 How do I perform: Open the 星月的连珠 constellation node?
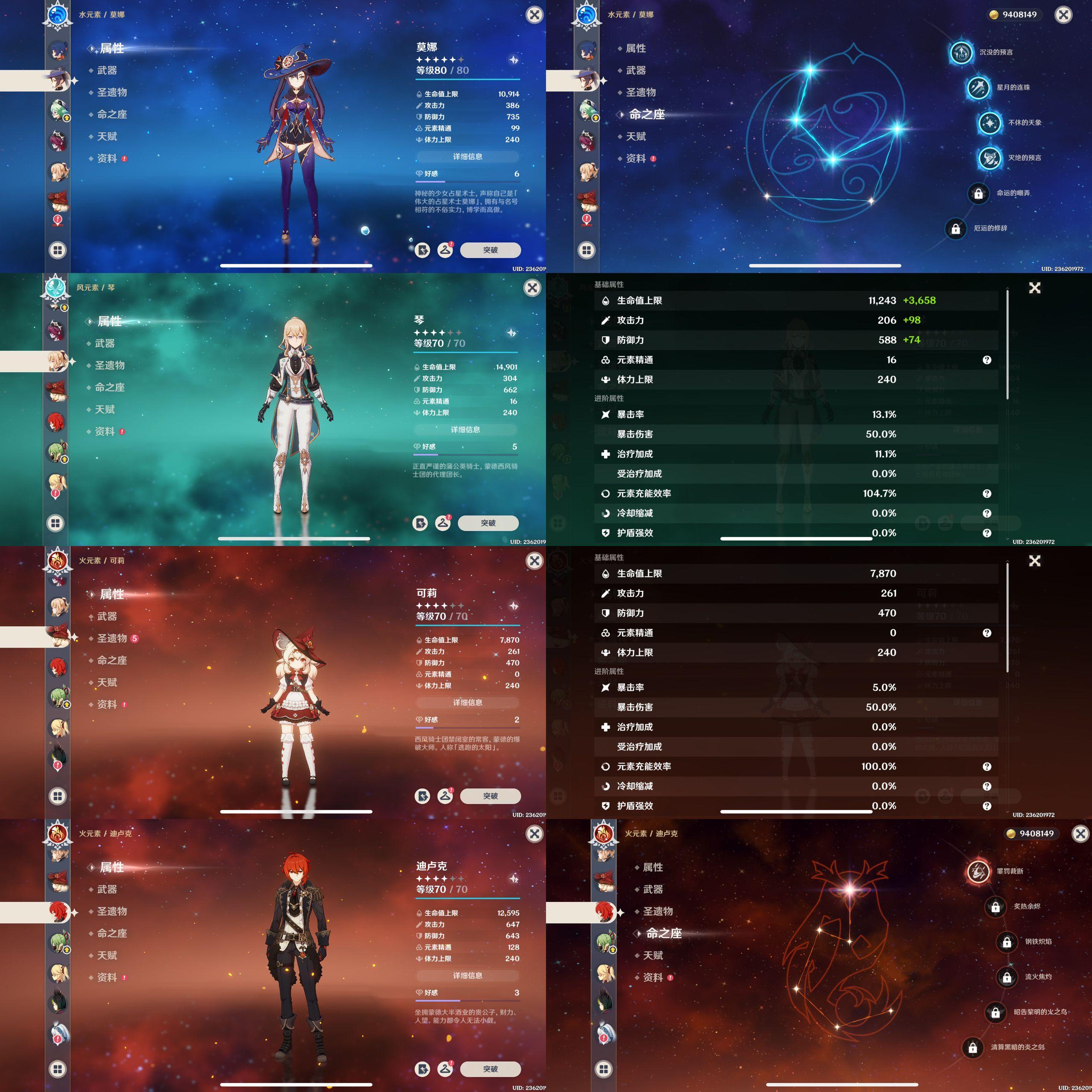pyautogui.click(x=978, y=88)
